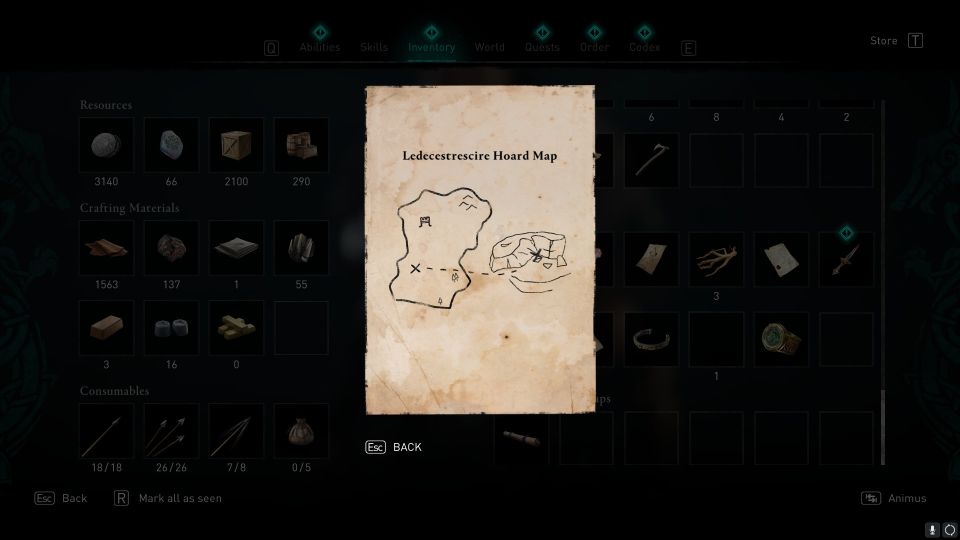Switch to the Abilities tab

320,47
